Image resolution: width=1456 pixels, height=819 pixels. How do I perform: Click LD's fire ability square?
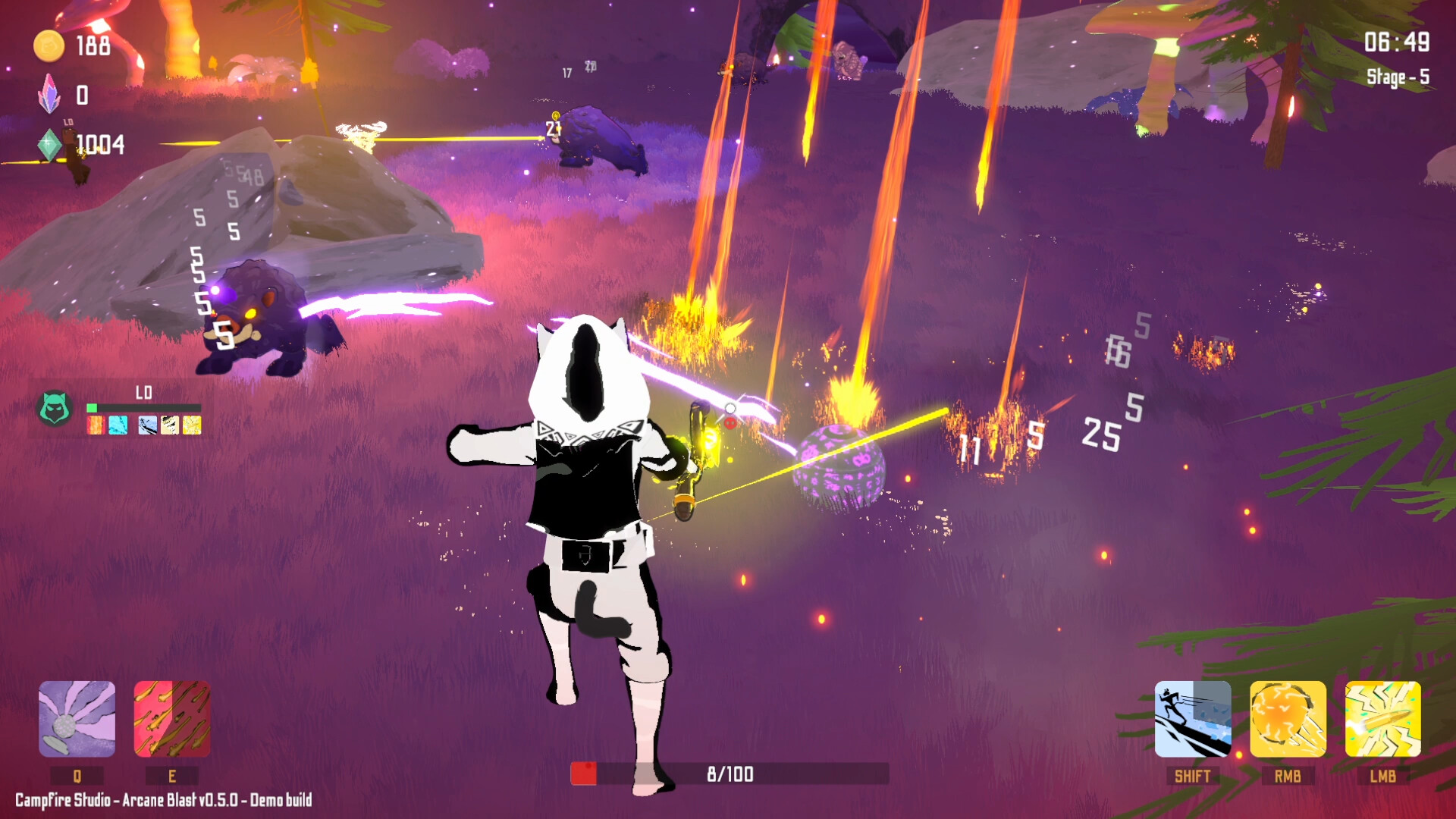click(x=97, y=426)
